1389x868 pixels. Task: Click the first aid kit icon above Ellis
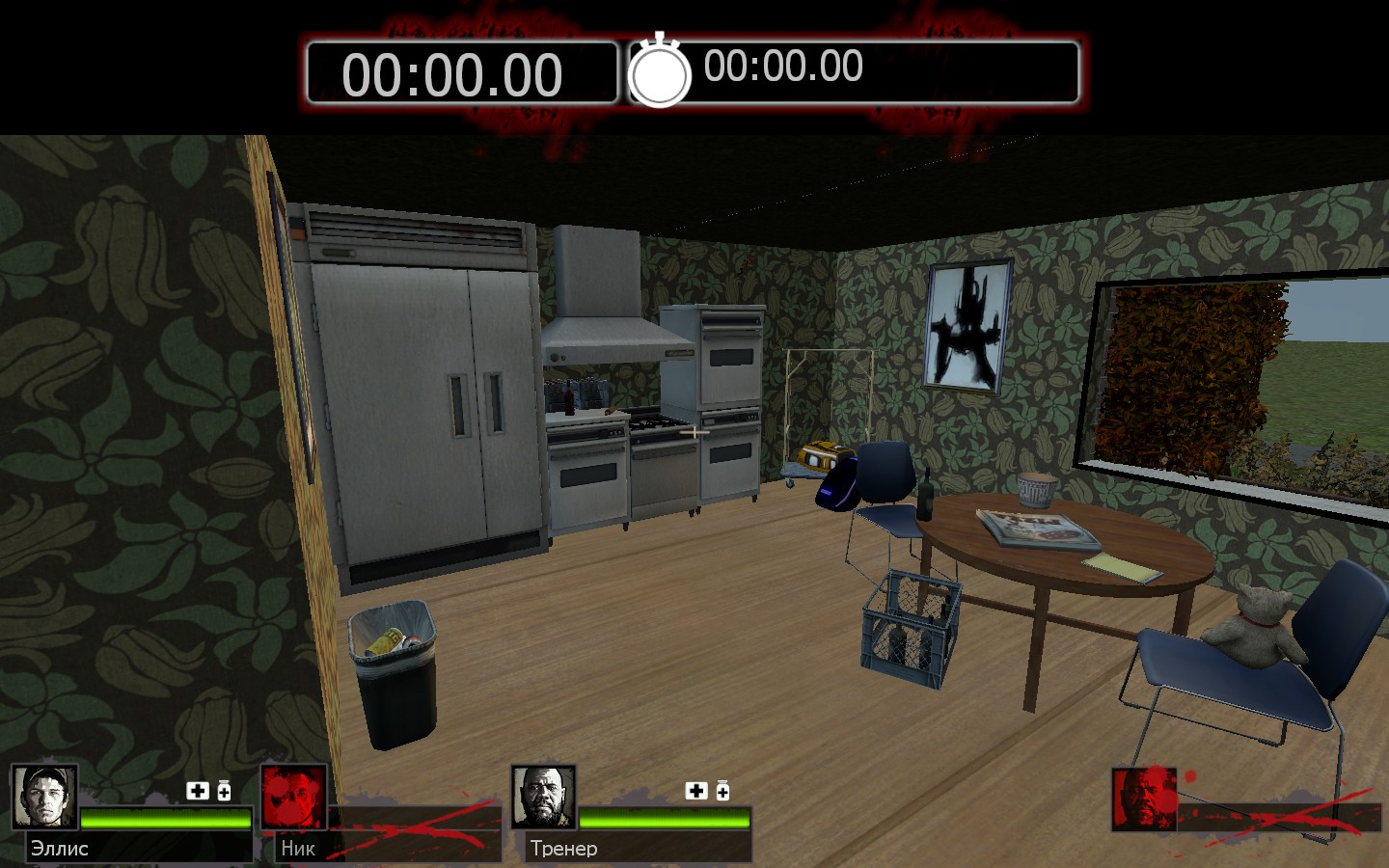click(x=198, y=791)
